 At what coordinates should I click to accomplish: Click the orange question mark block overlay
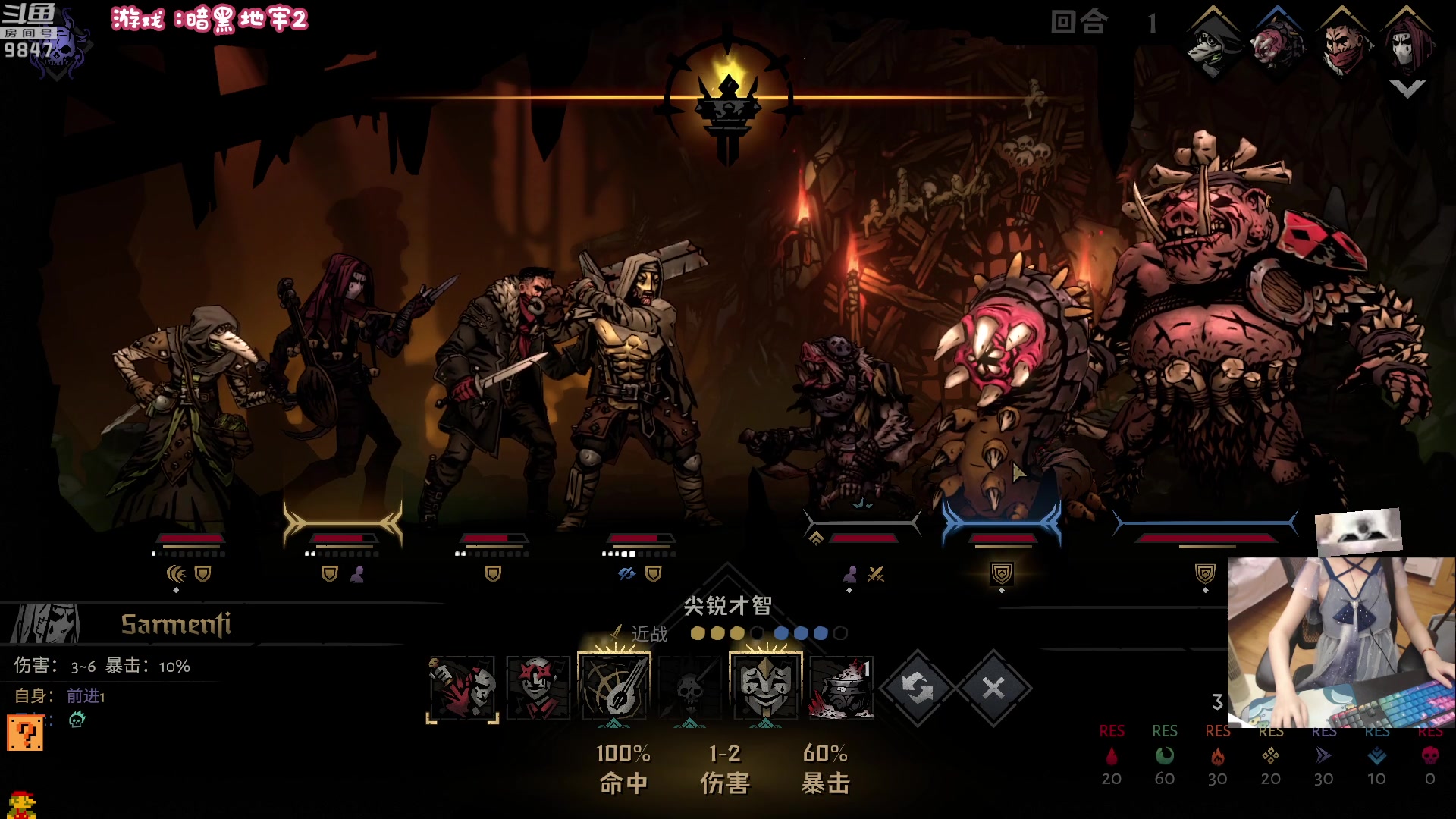click(x=25, y=733)
